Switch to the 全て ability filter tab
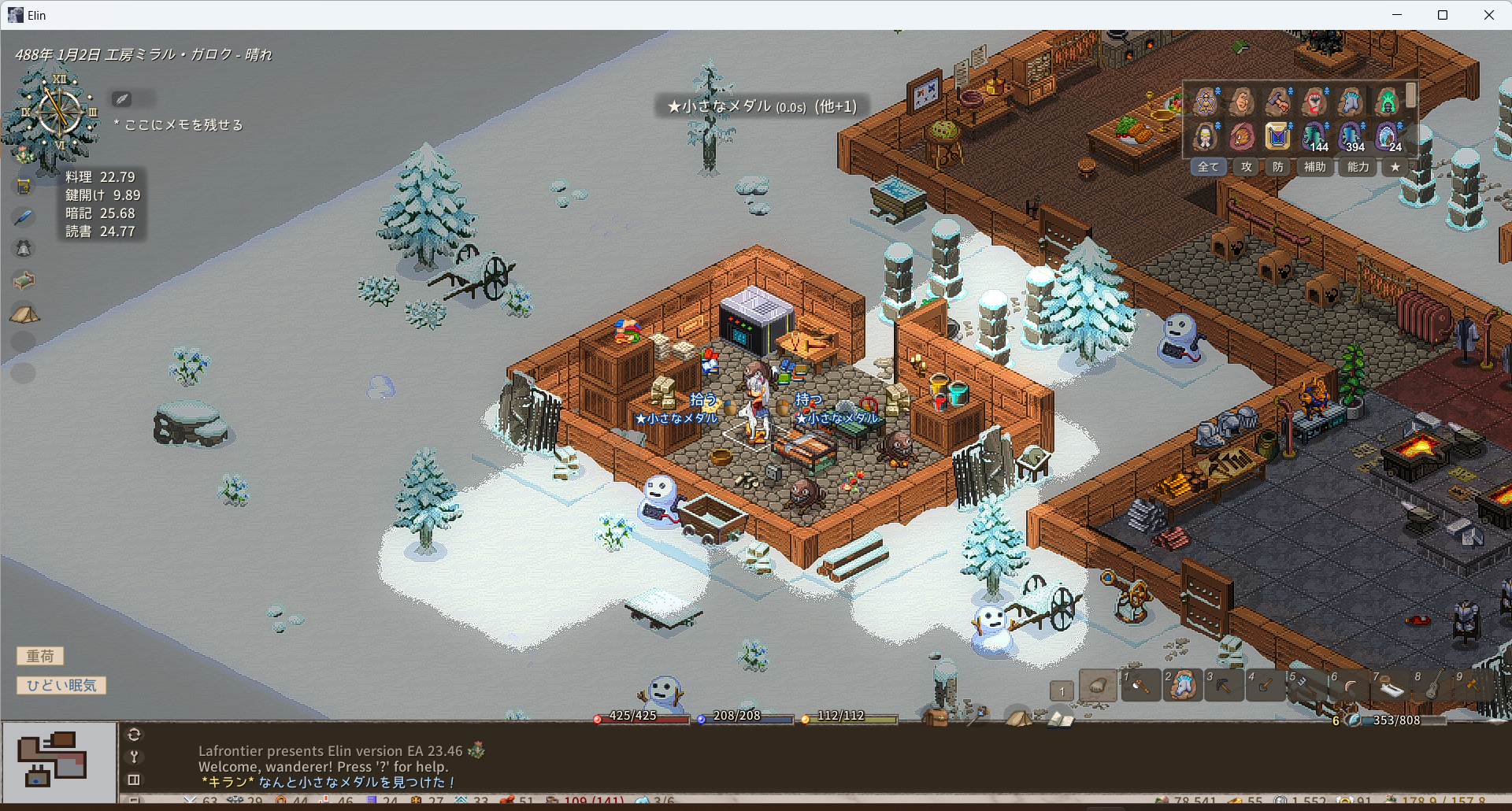Screen dimensions: 1512x811 click(1208, 167)
